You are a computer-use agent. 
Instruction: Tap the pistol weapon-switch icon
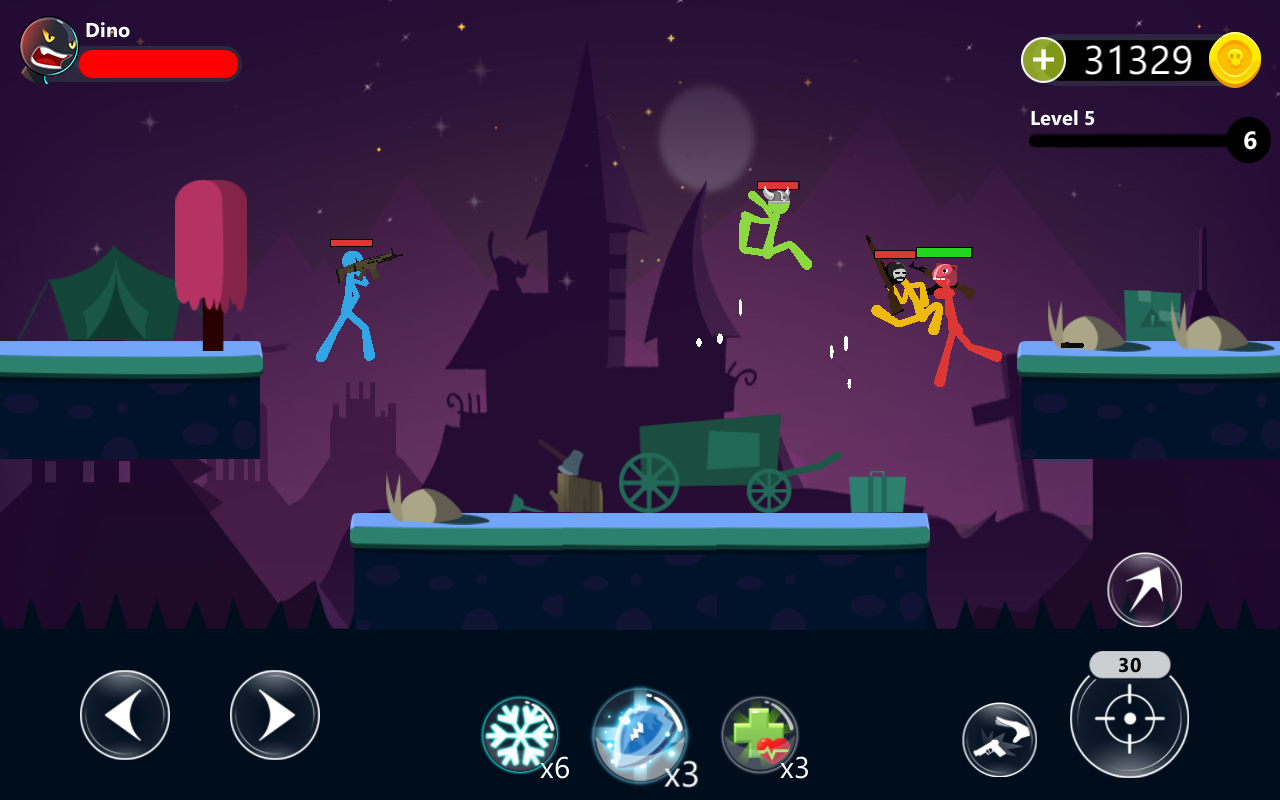click(1000, 739)
